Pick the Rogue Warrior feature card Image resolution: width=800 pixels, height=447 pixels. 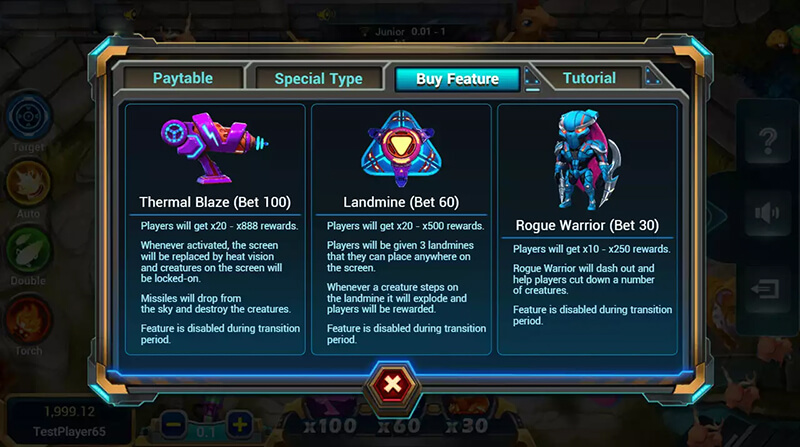point(587,228)
